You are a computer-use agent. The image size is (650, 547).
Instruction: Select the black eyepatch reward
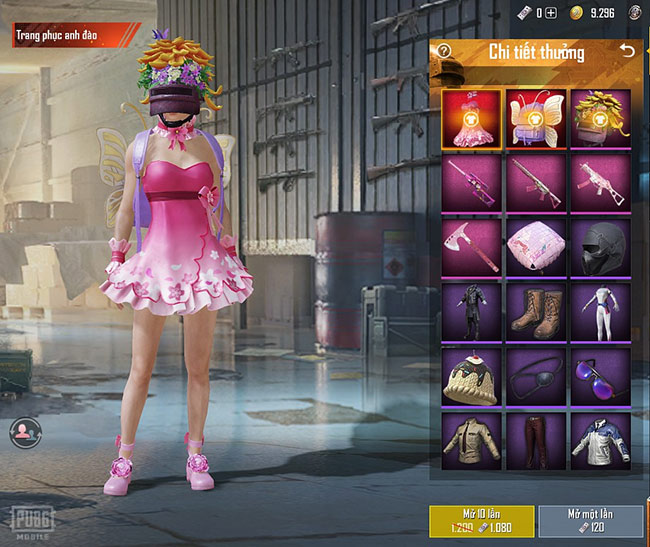pos(535,376)
